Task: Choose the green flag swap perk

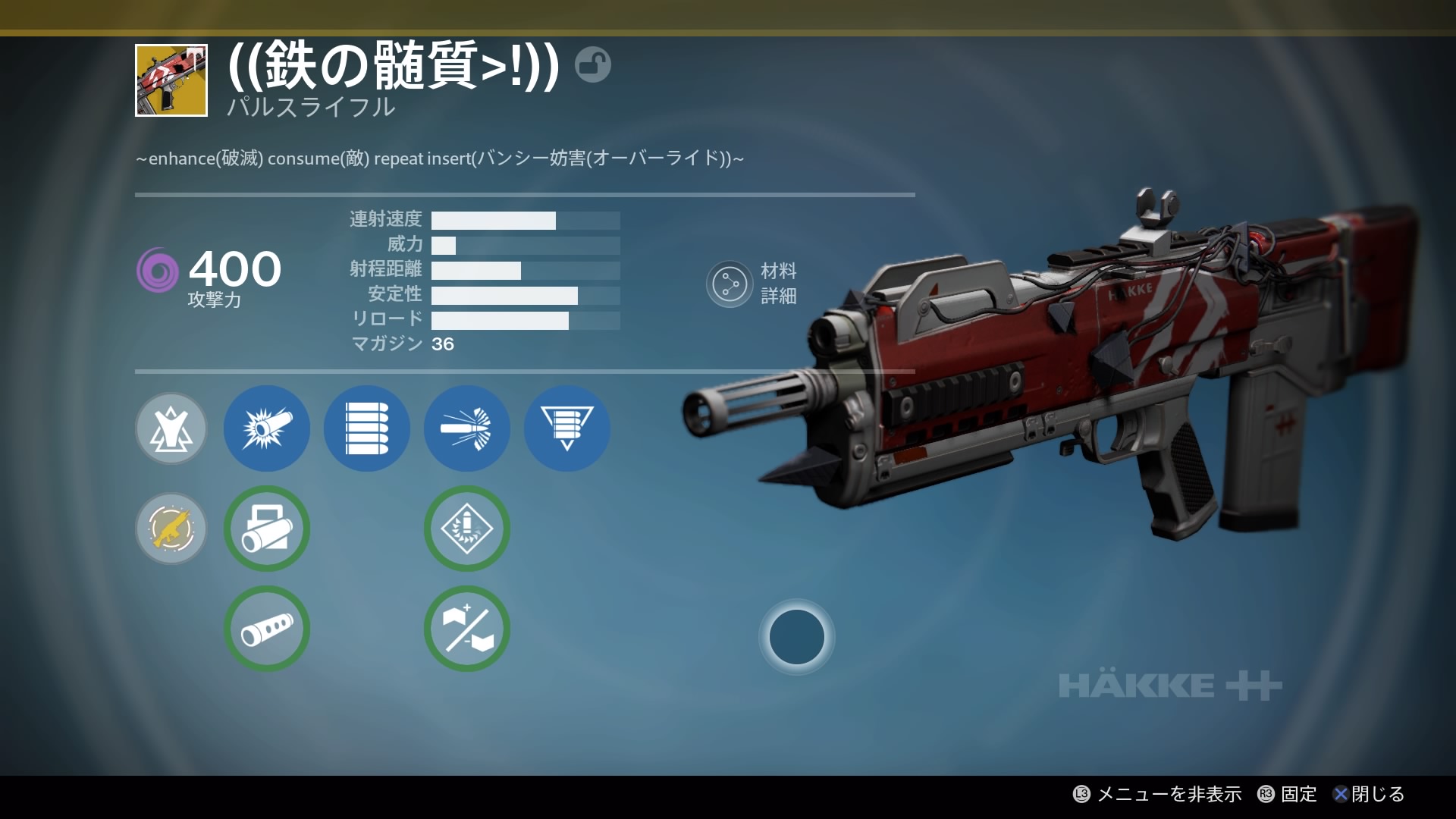Action: point(467,629)
